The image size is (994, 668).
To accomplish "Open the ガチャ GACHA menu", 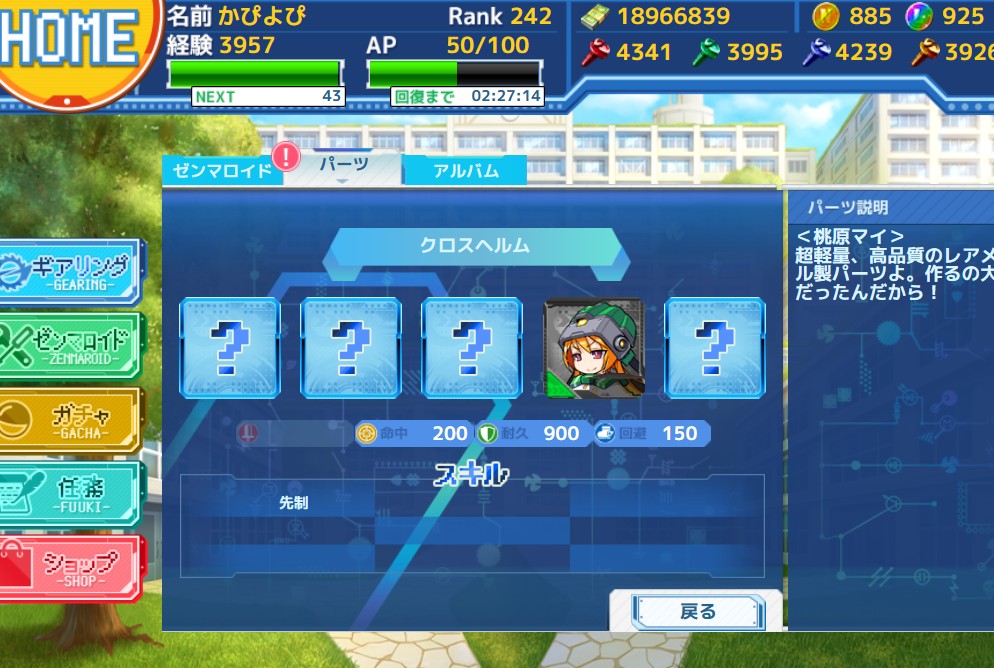I will (x=72, y=419).
